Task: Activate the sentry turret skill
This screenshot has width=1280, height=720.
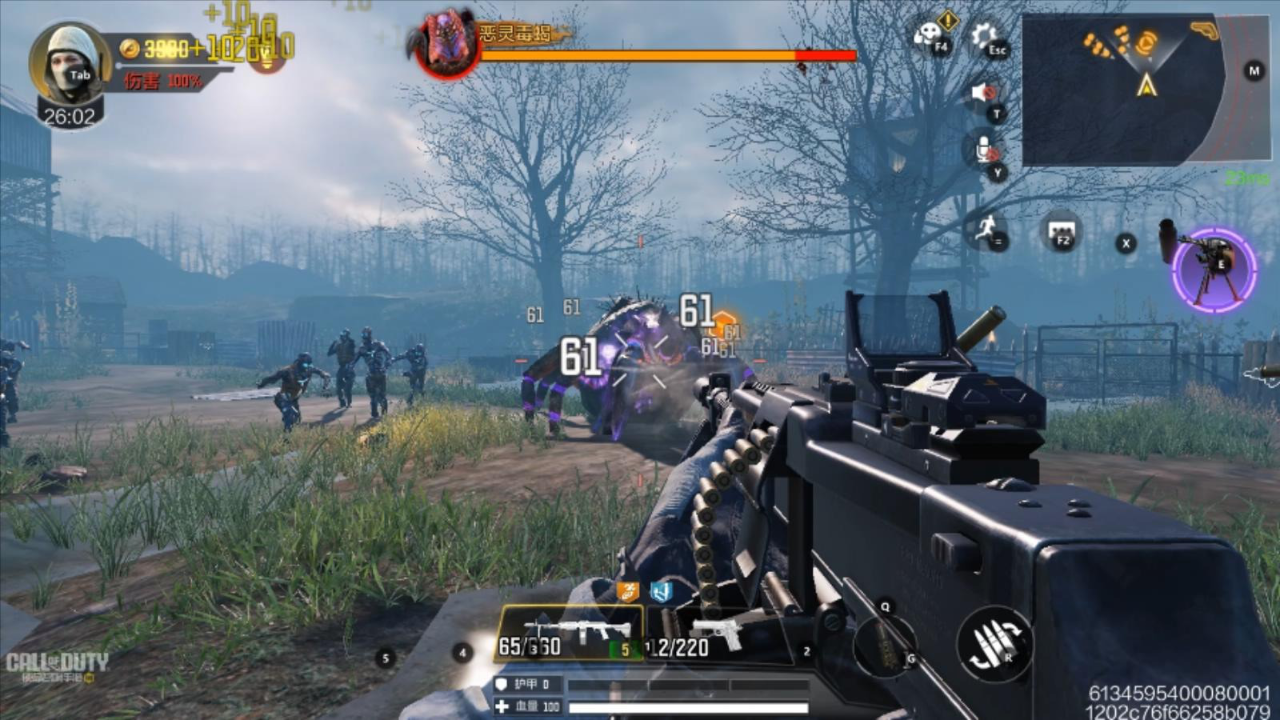Action: [1214, 269]
